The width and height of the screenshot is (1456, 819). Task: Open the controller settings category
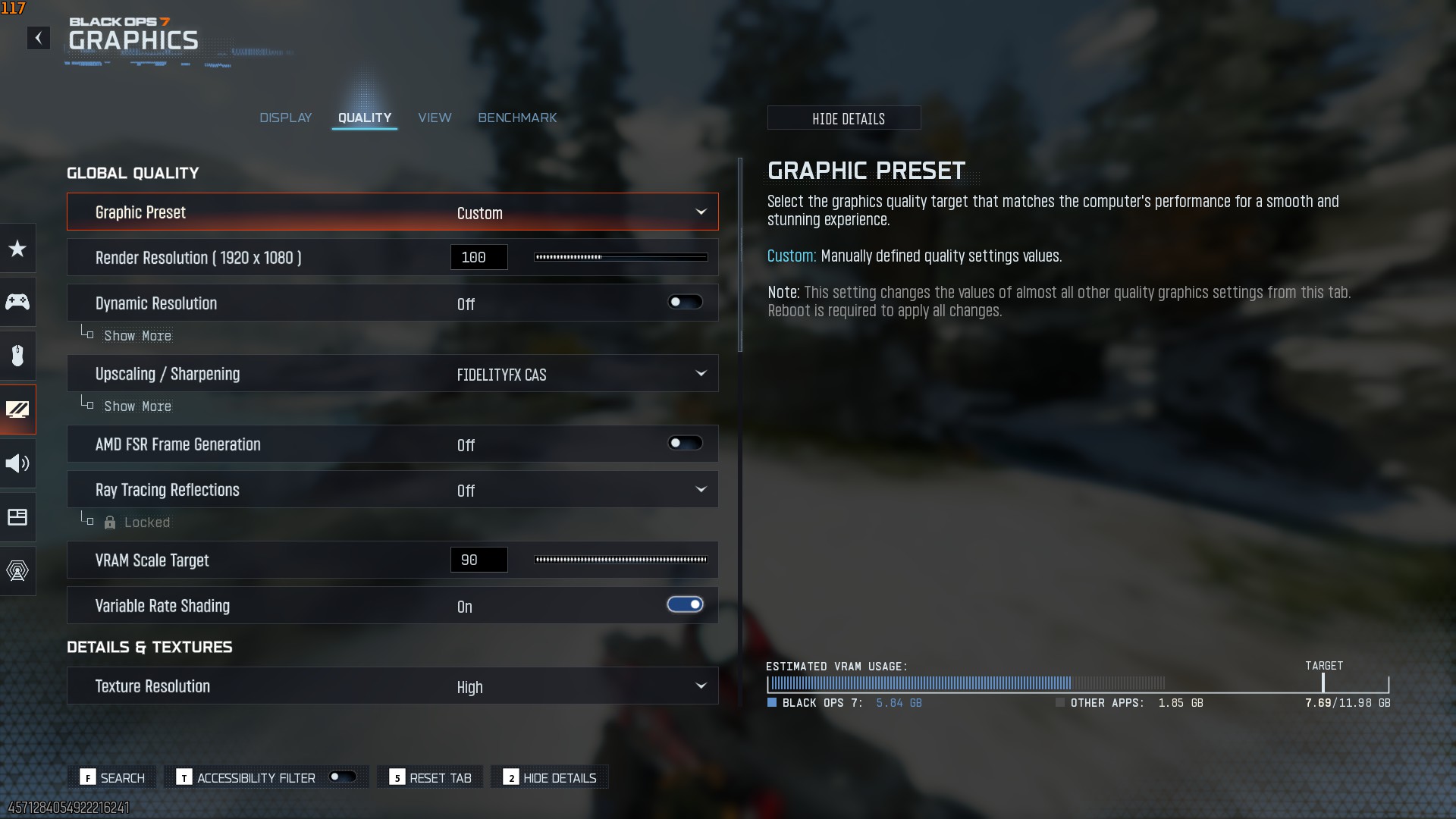point(17,302)
